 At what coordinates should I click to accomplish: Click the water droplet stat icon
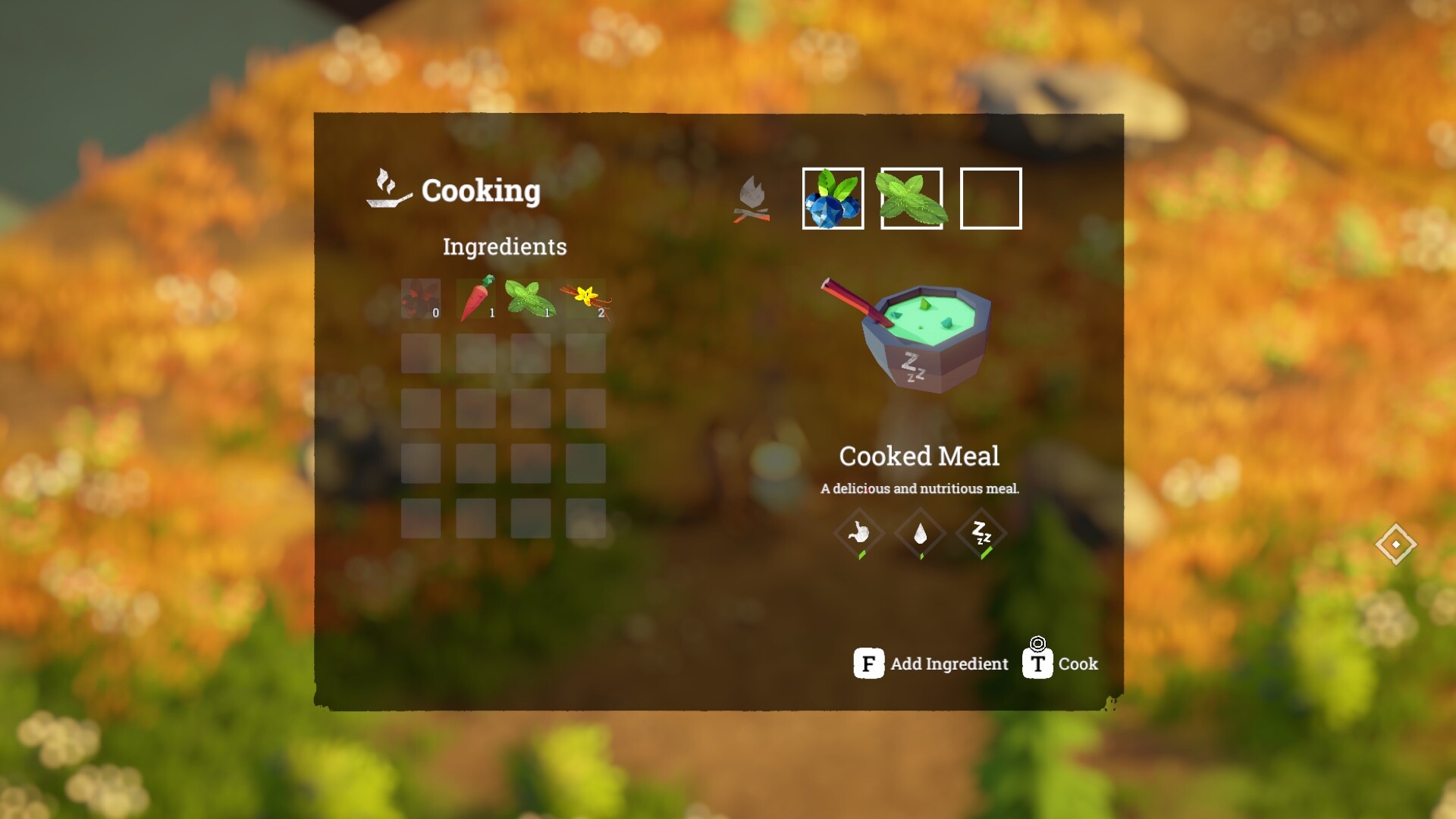click(x=919, y=533)
